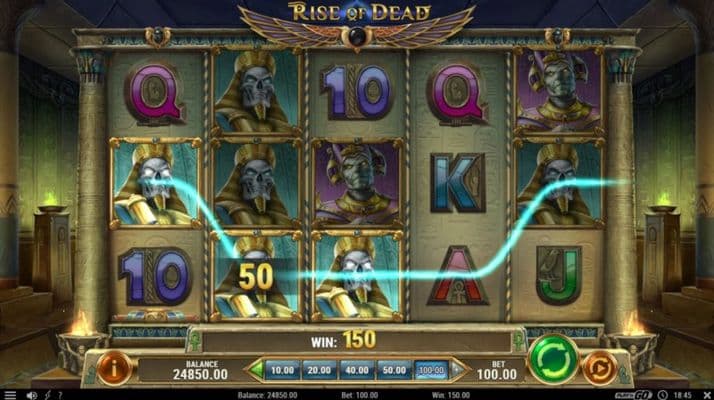This screenshot has width=714, height=400.
Task: Set the bet to 10.00
Action: click(284, 370)
